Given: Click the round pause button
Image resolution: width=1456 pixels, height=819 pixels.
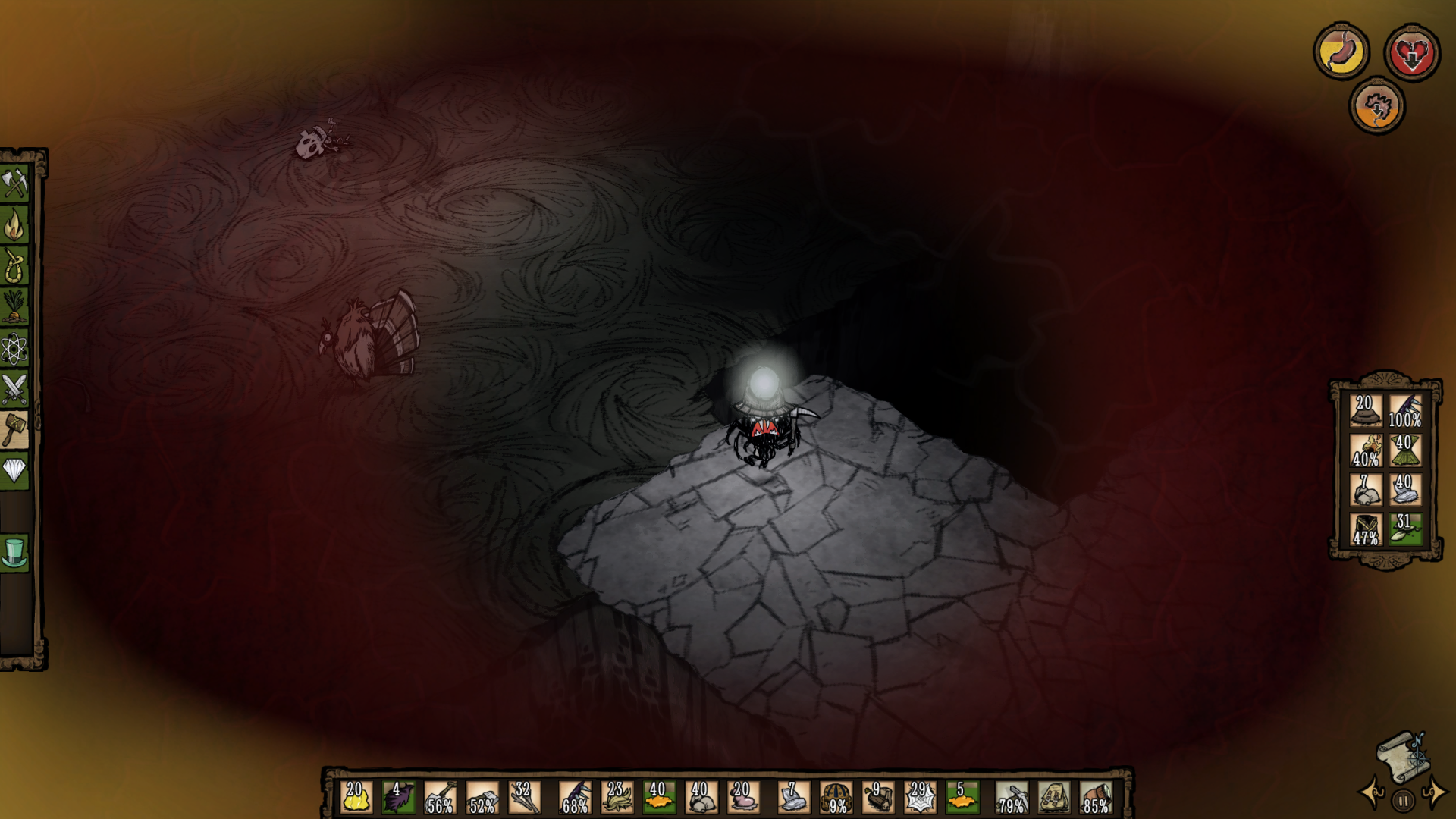Looking at the screenshot, I should coord(1403,800).
